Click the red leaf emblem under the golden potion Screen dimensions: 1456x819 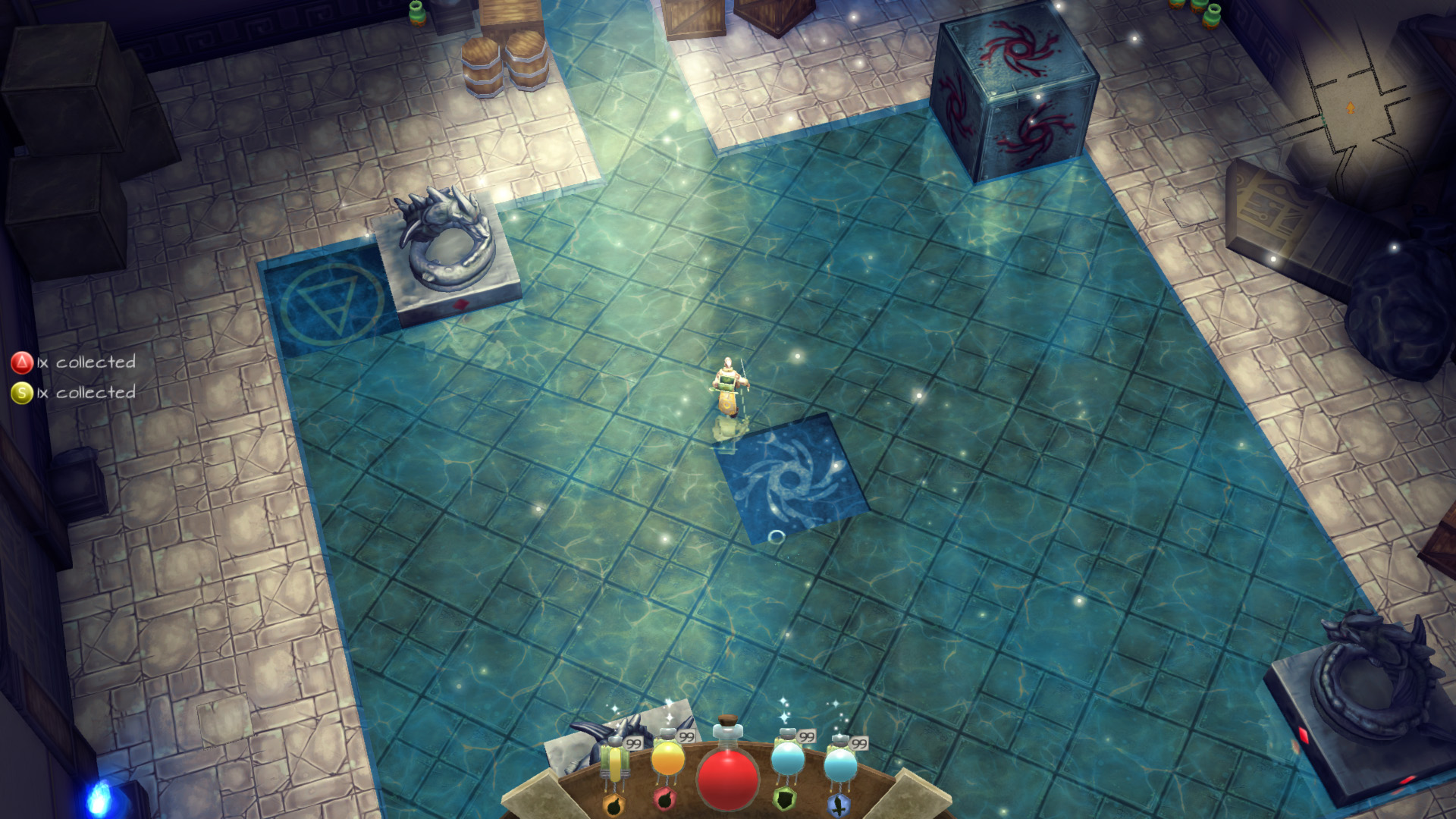point(667,802)
